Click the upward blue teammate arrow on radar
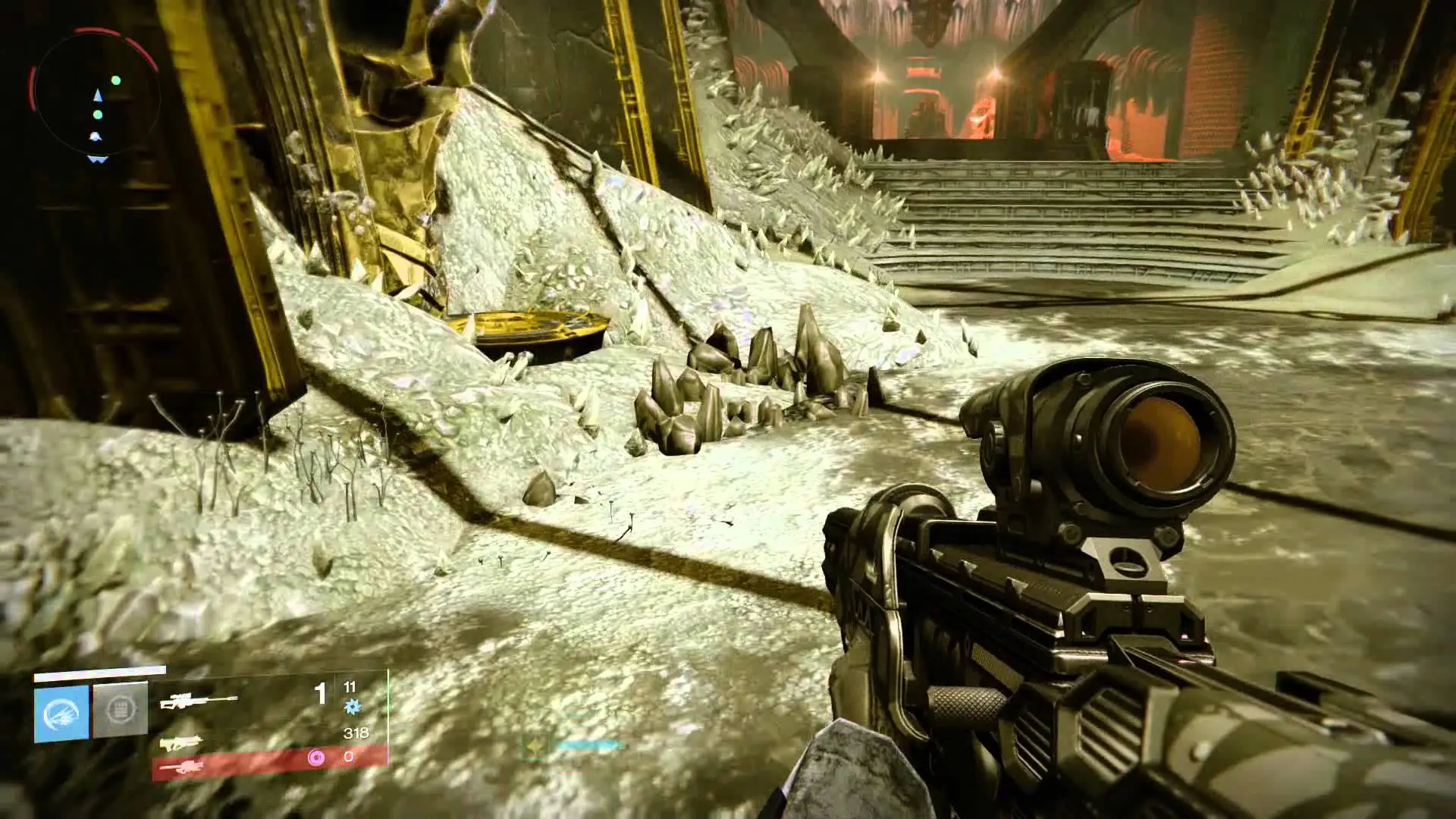This screenshot has width=1456, height=819. pos(99,96)
